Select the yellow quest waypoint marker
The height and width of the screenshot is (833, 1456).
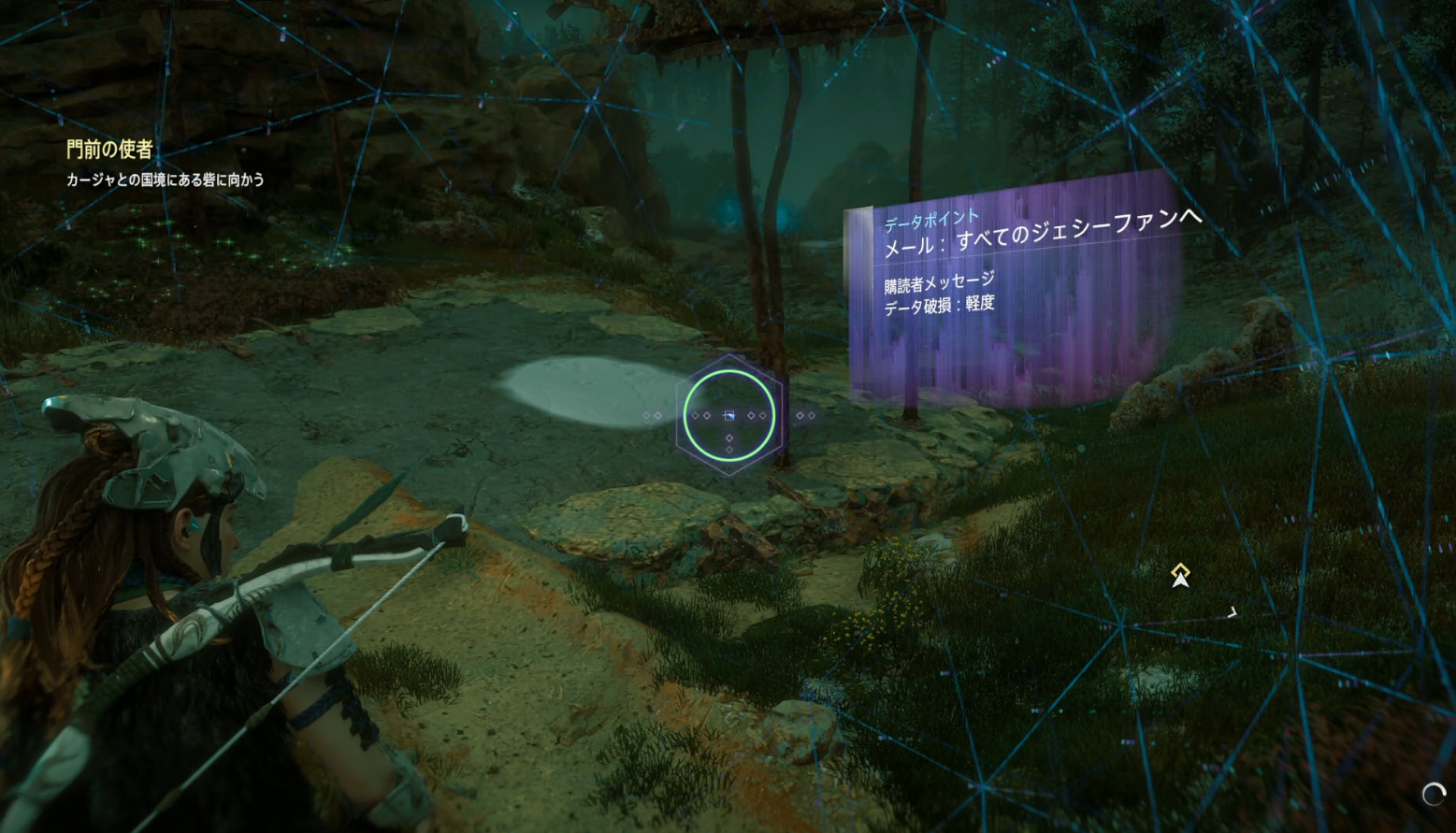1180,574
